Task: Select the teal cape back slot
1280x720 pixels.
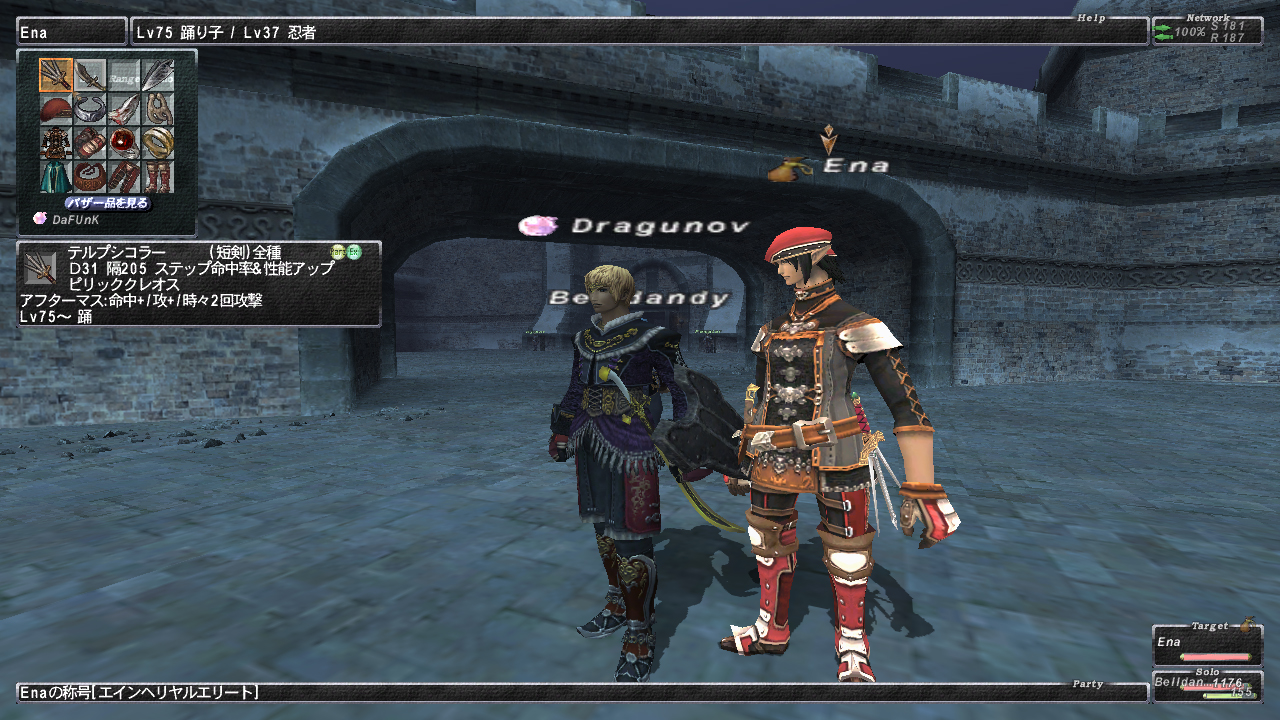Action: pos(56,177)
